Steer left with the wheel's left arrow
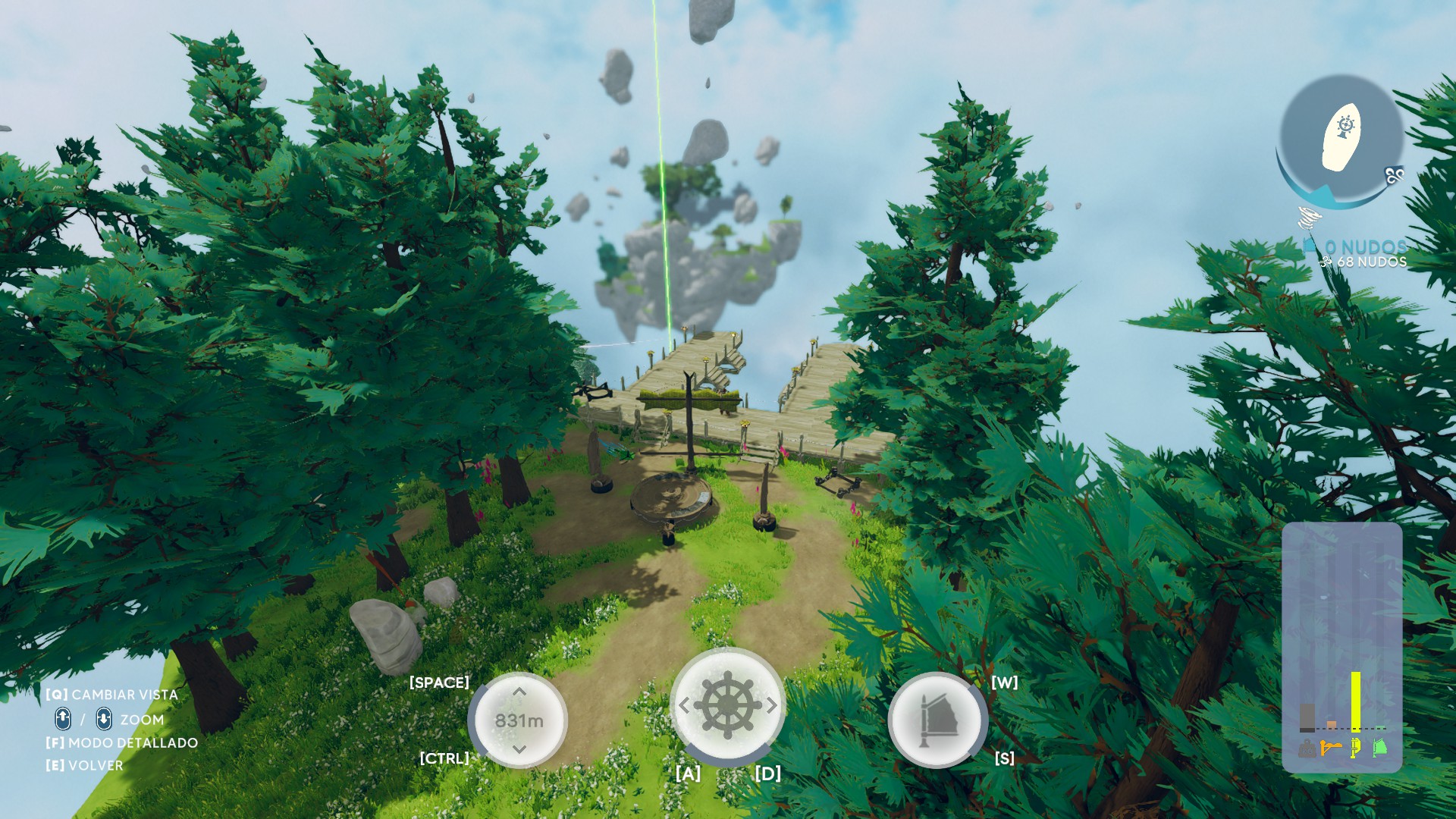The width and height of the screenshot is (1456, 819). (x=684, y=706)
